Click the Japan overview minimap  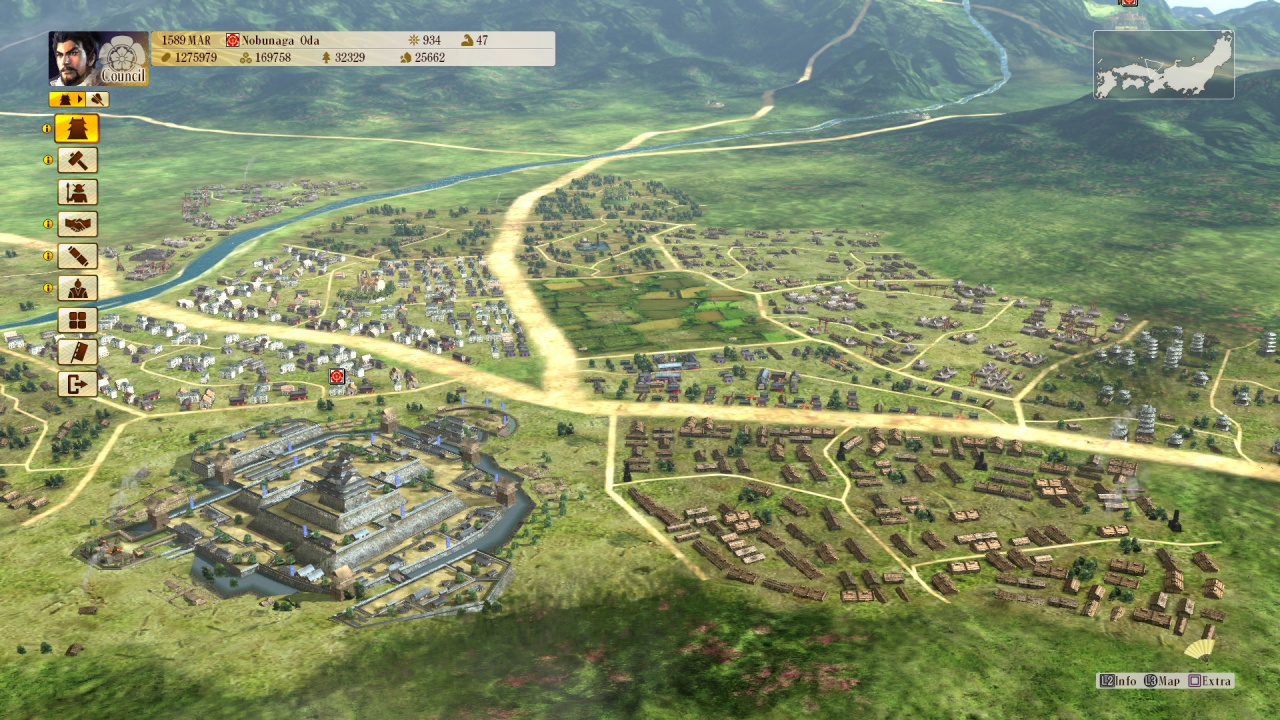(x=1163, y=65)
